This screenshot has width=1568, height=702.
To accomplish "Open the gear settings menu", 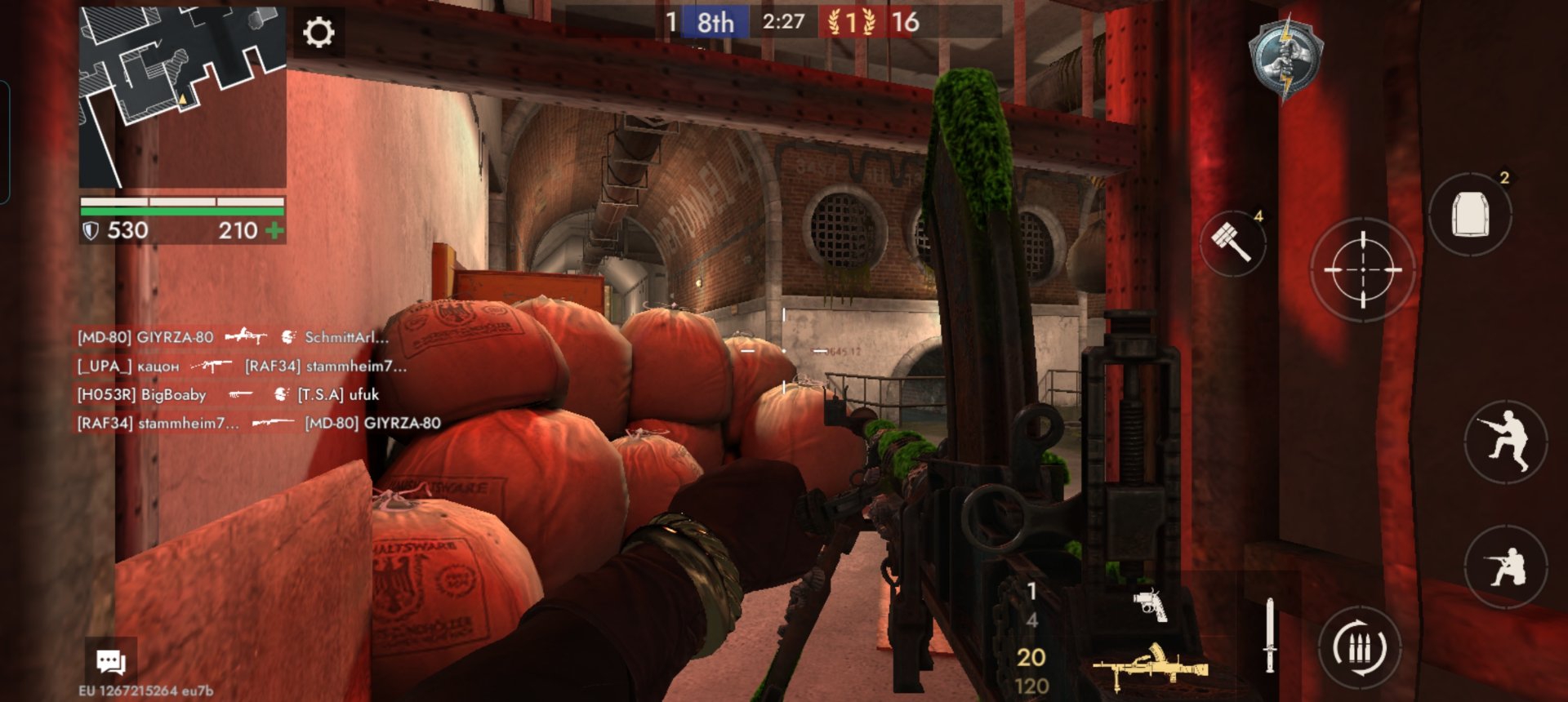I will [318, 33].
